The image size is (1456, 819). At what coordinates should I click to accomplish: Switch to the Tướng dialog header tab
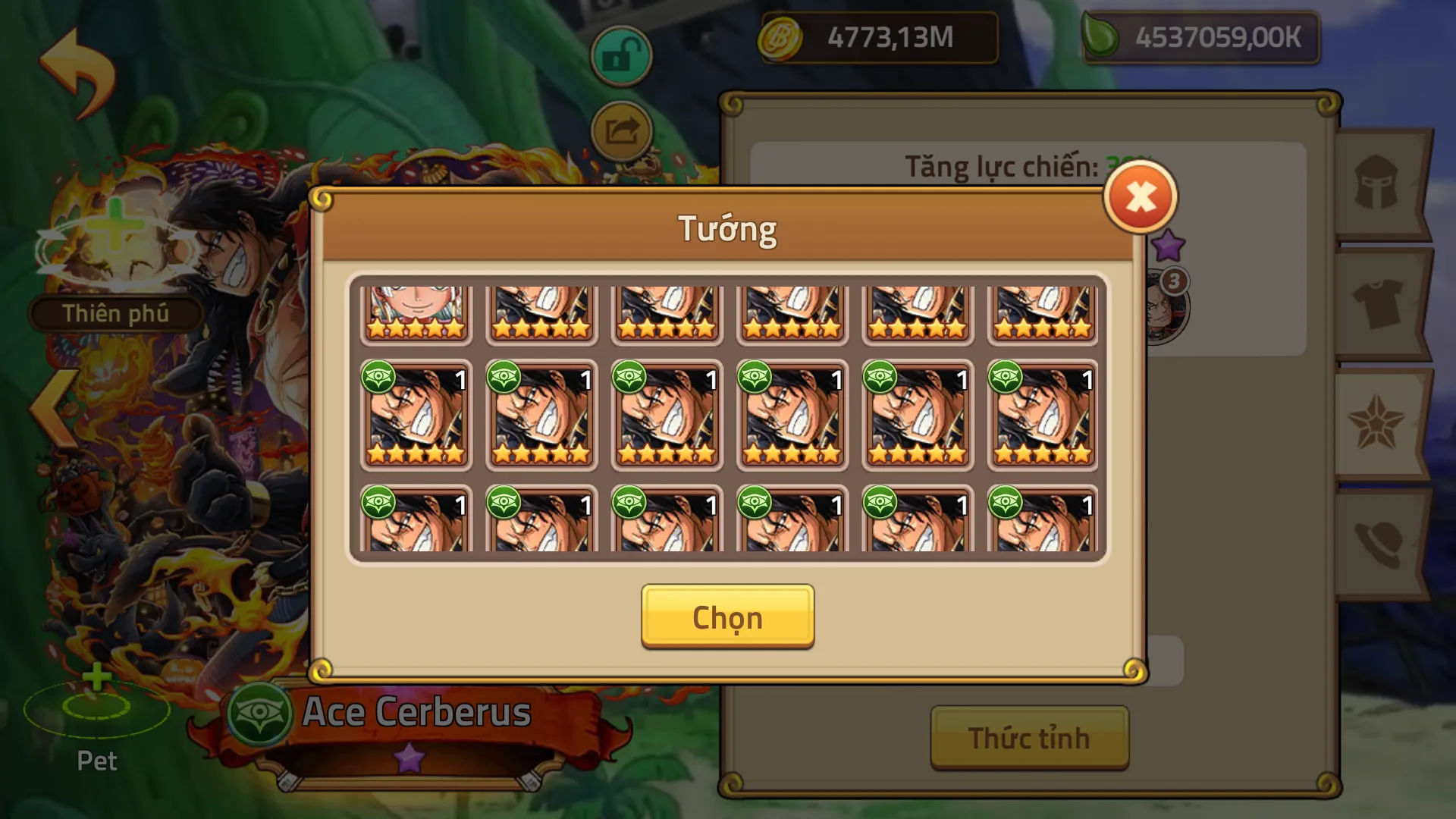click(727, 228)
